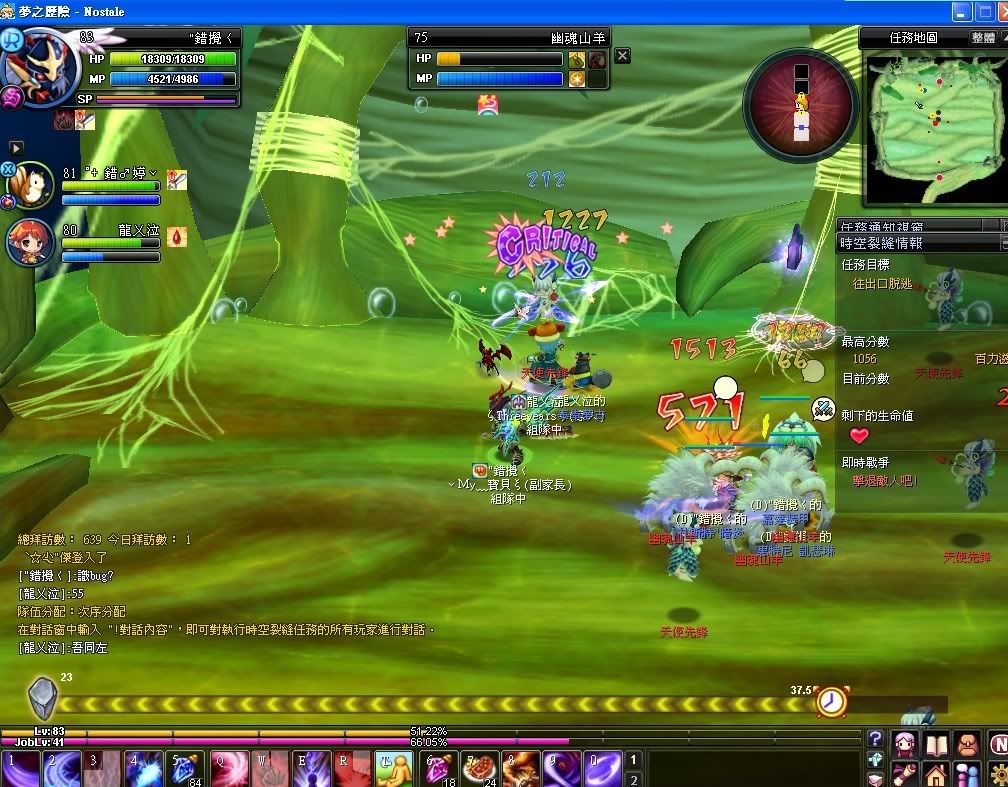
Task: Open the backpack inventory
Action: [967, 744]
